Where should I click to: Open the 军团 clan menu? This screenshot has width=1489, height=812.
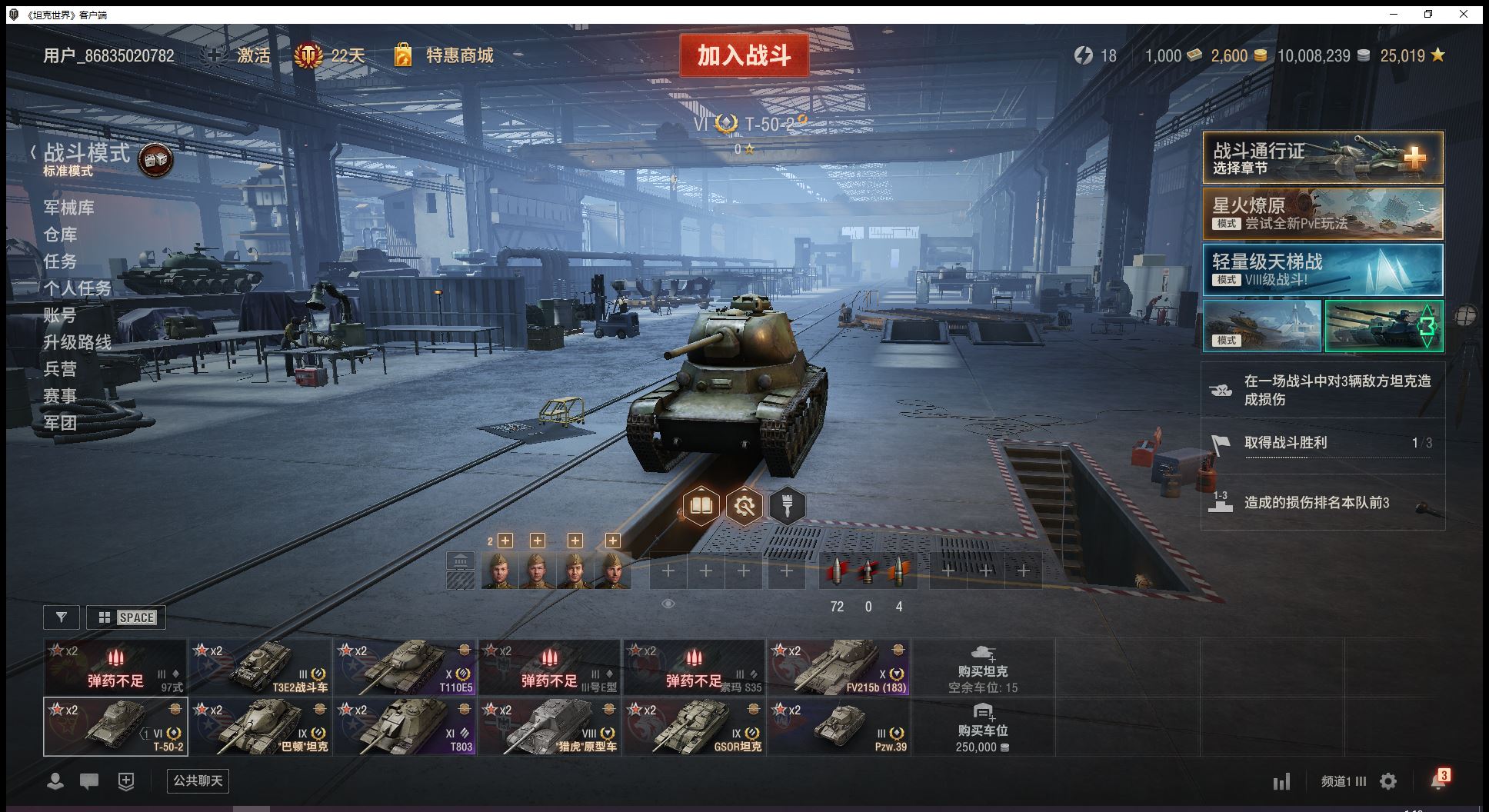pos(61,423)
